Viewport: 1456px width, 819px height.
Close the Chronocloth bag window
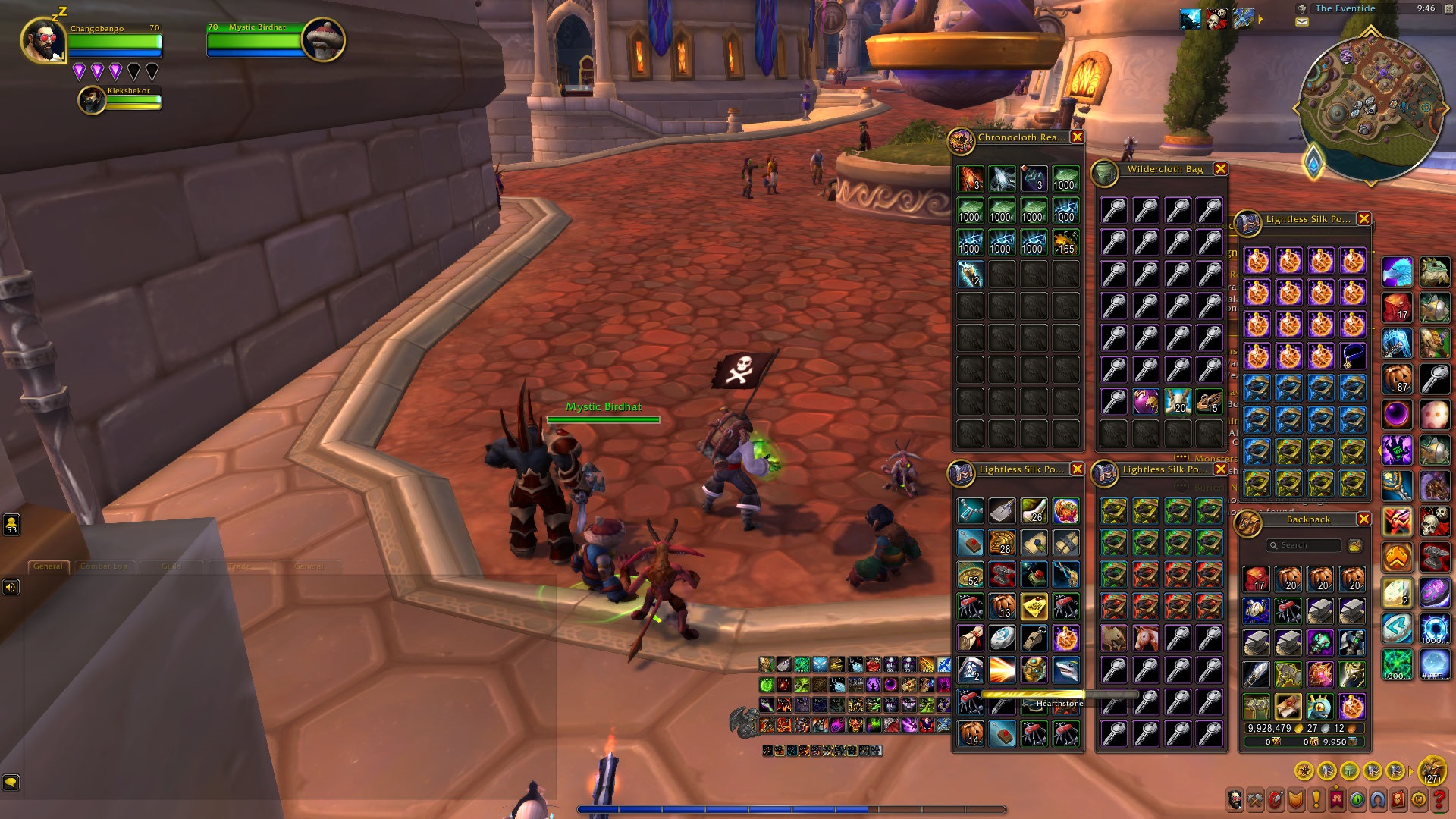point(1077,137)
